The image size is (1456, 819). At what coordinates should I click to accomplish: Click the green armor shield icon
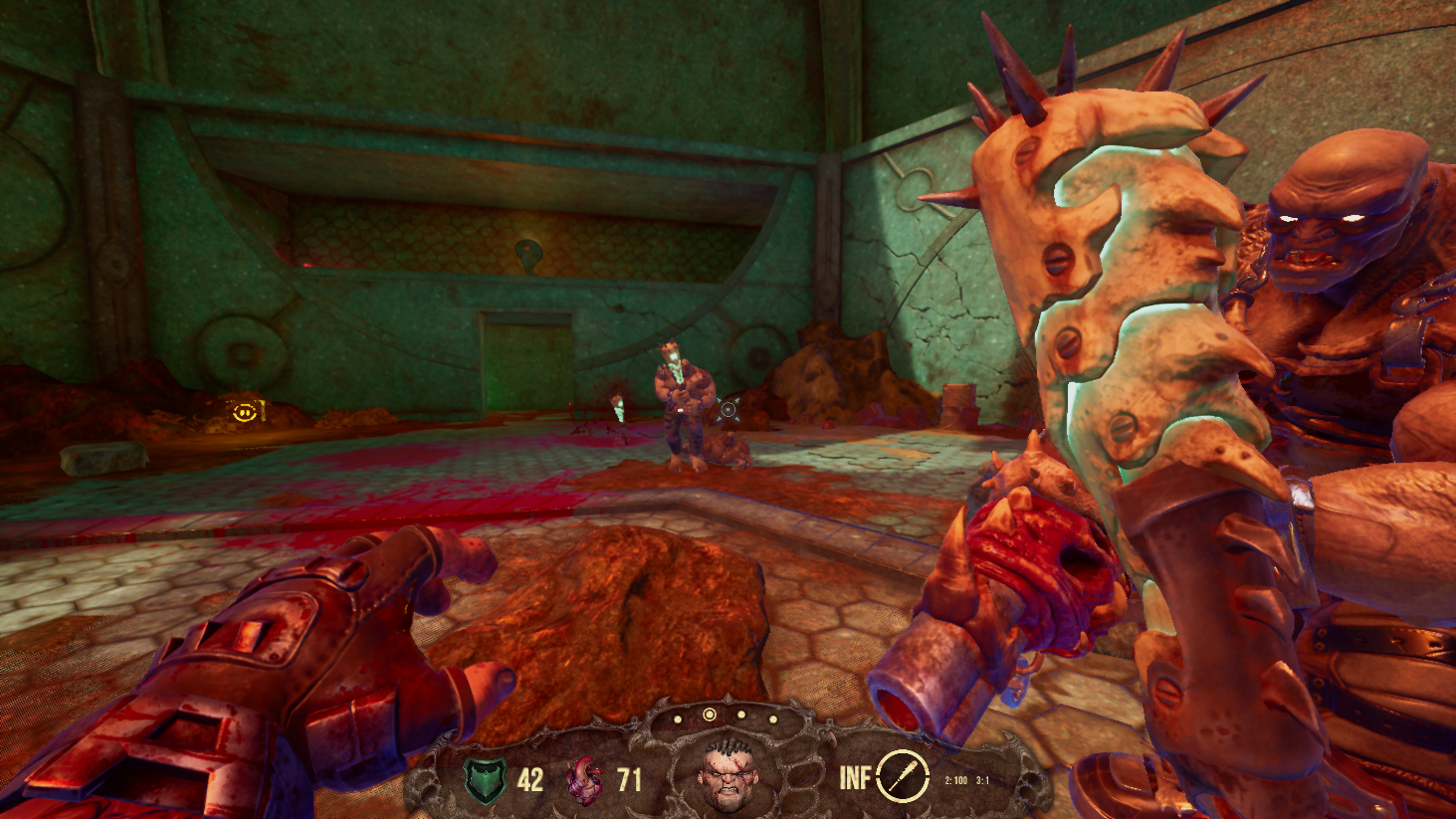[487, 779]
